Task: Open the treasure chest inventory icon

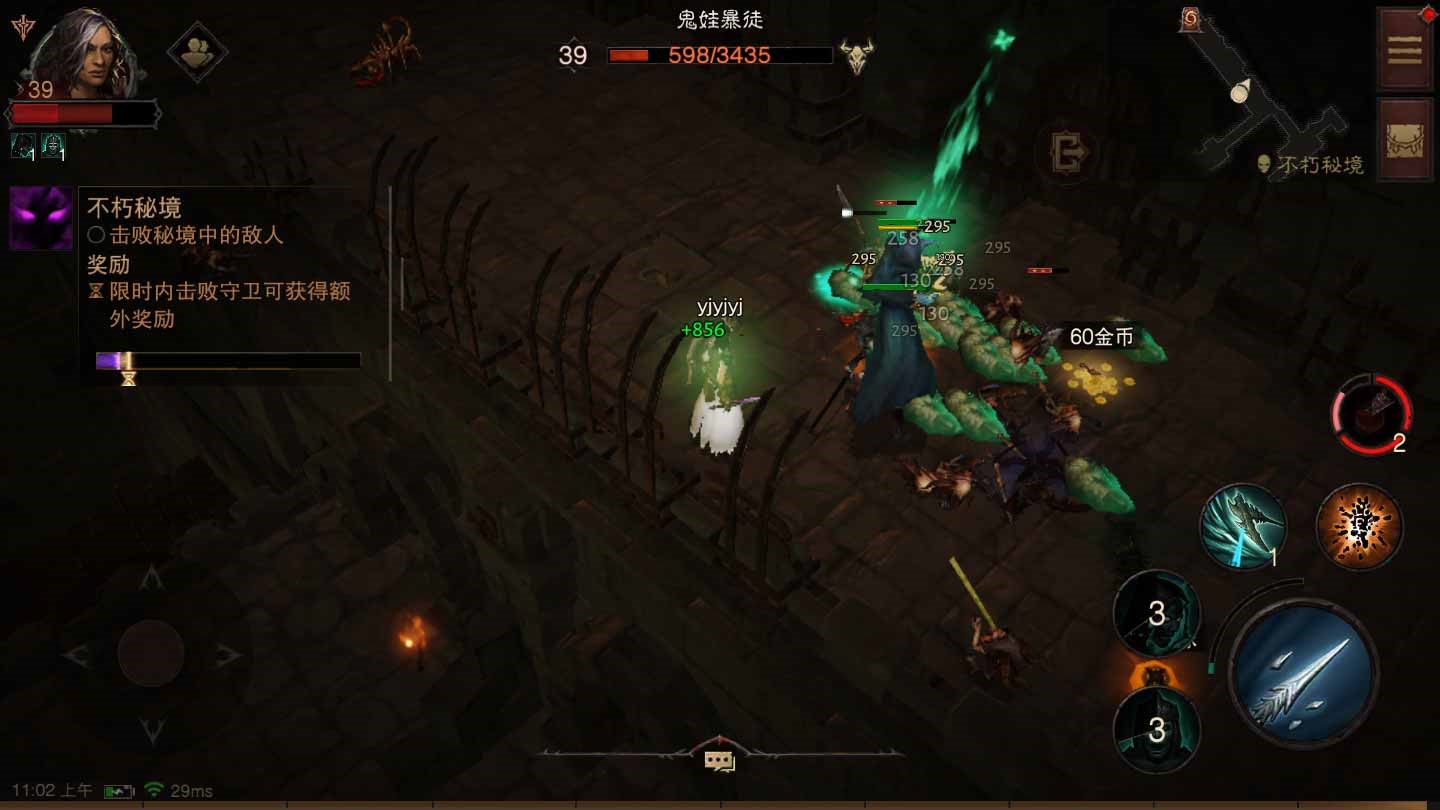Action: (x=1404, y=140)
